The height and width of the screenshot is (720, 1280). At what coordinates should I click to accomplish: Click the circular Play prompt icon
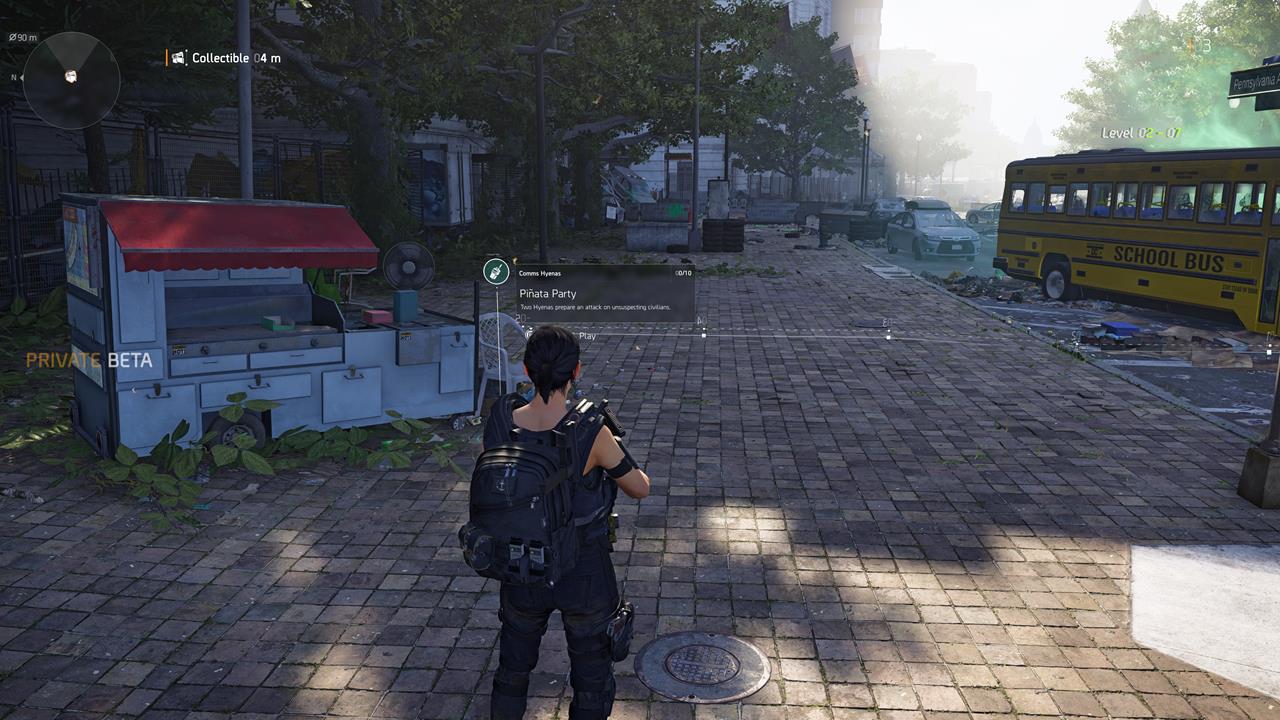[528, 334]
